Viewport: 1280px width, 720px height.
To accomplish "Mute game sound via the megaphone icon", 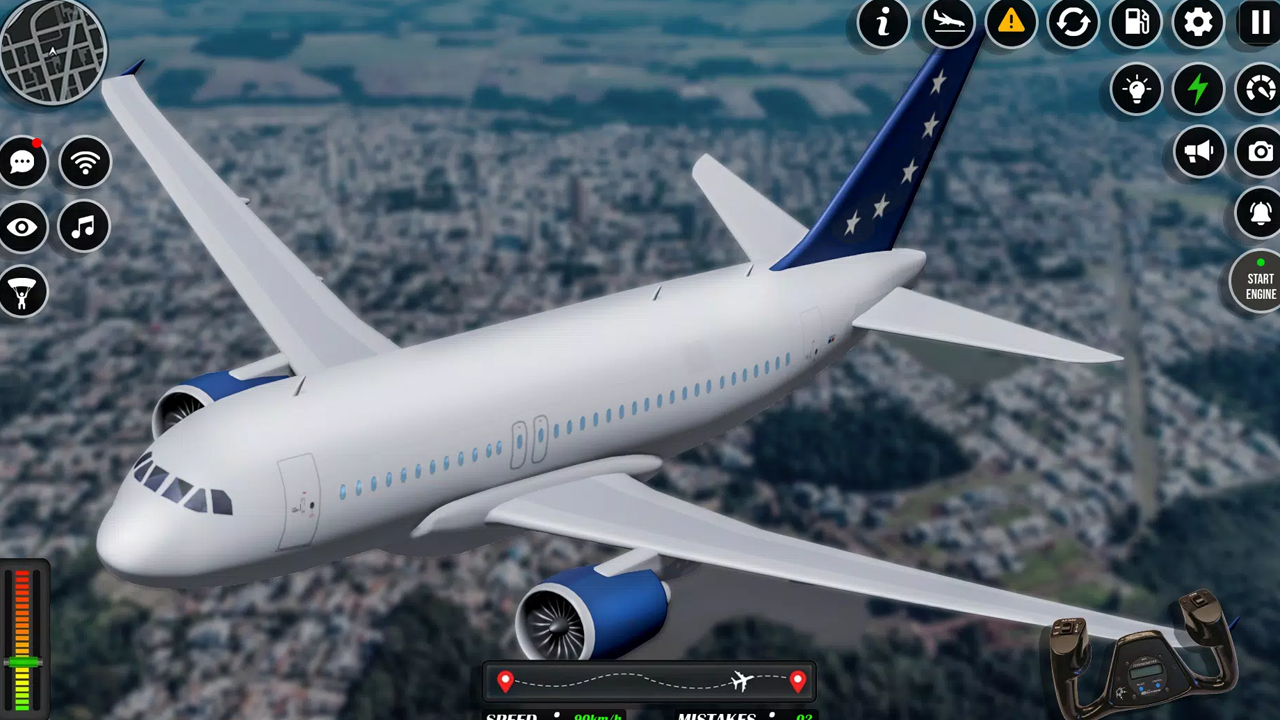I will pyautogui.click(x=1199, y=151).
